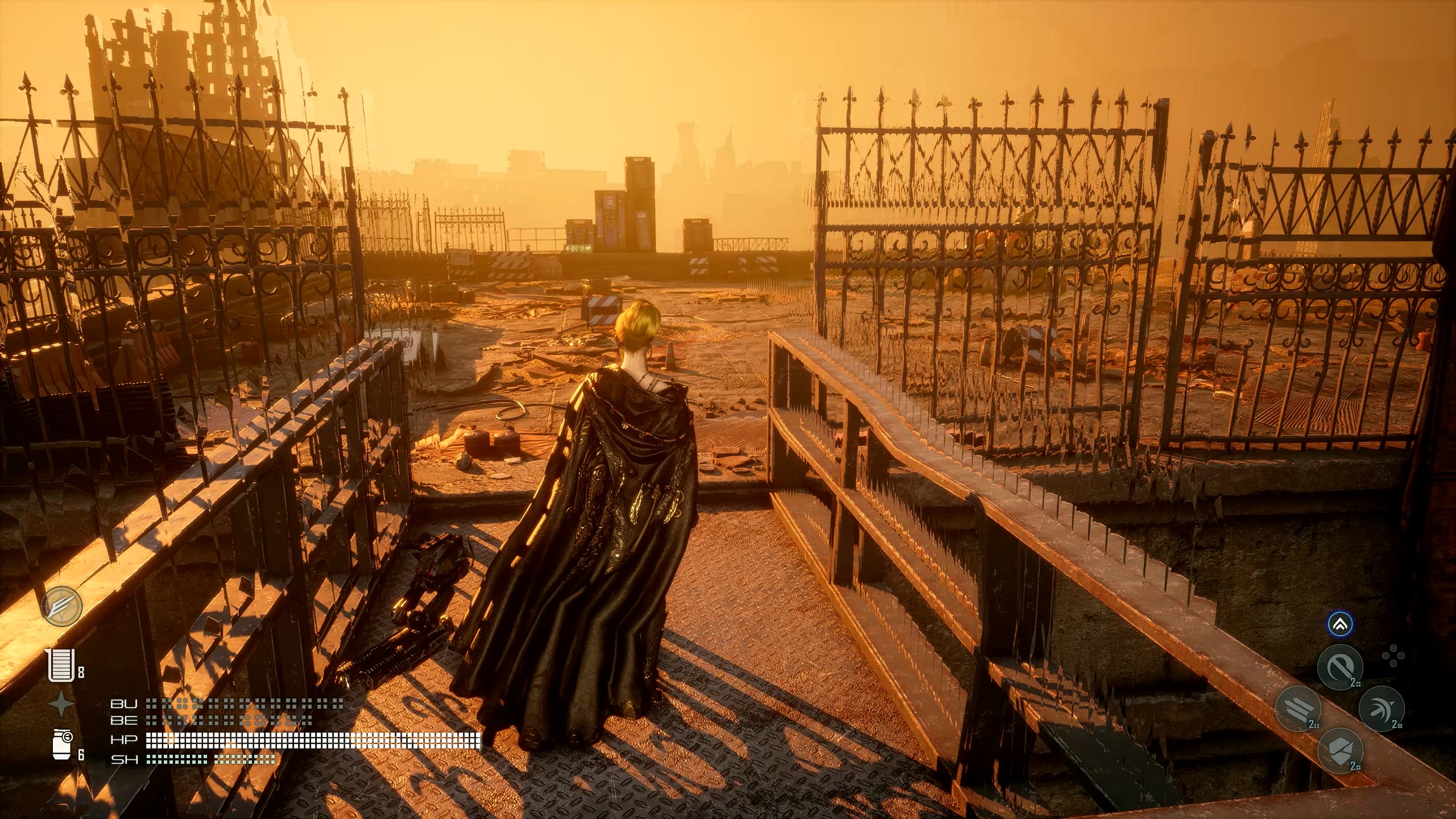
Task: Use the crescent arrow skill
Action: tap(1381, 709)
